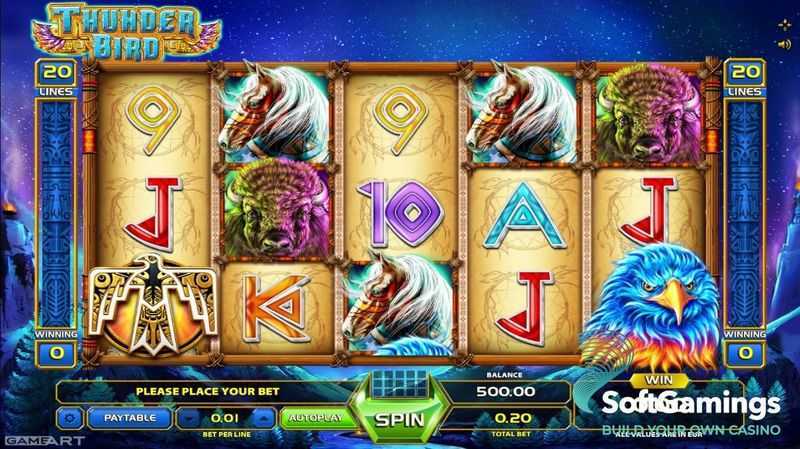Open the gear settings button
The image size is (800, 449).
(x=70, y=416)
